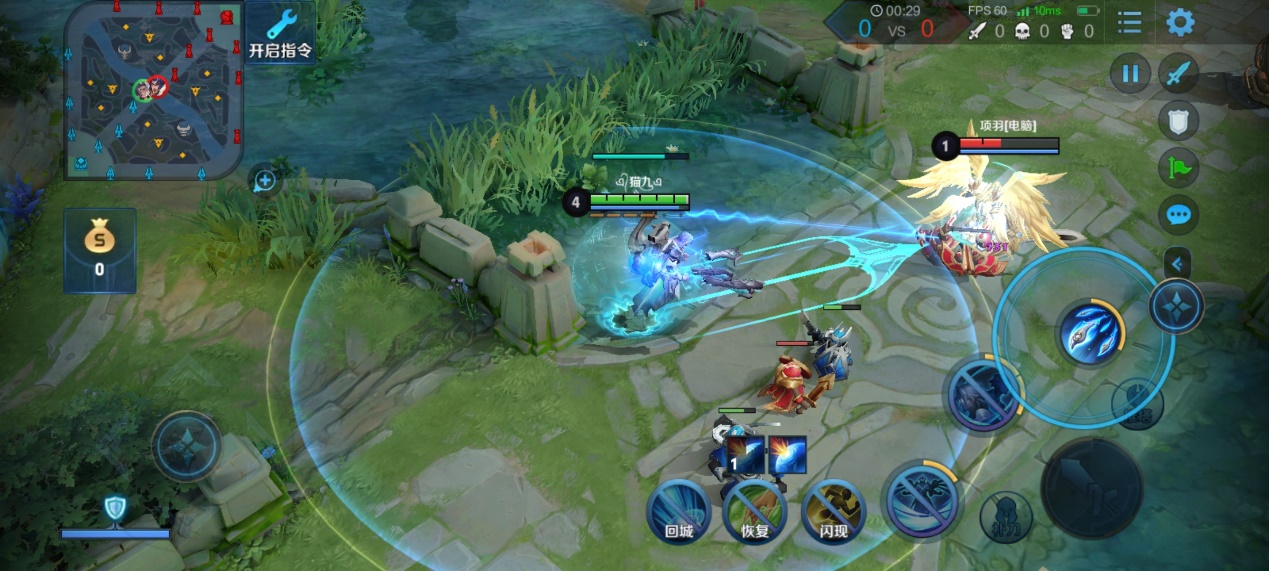Zoom the minimap with the magnifier plus button
1269x571 pixels.
point(265,181)
